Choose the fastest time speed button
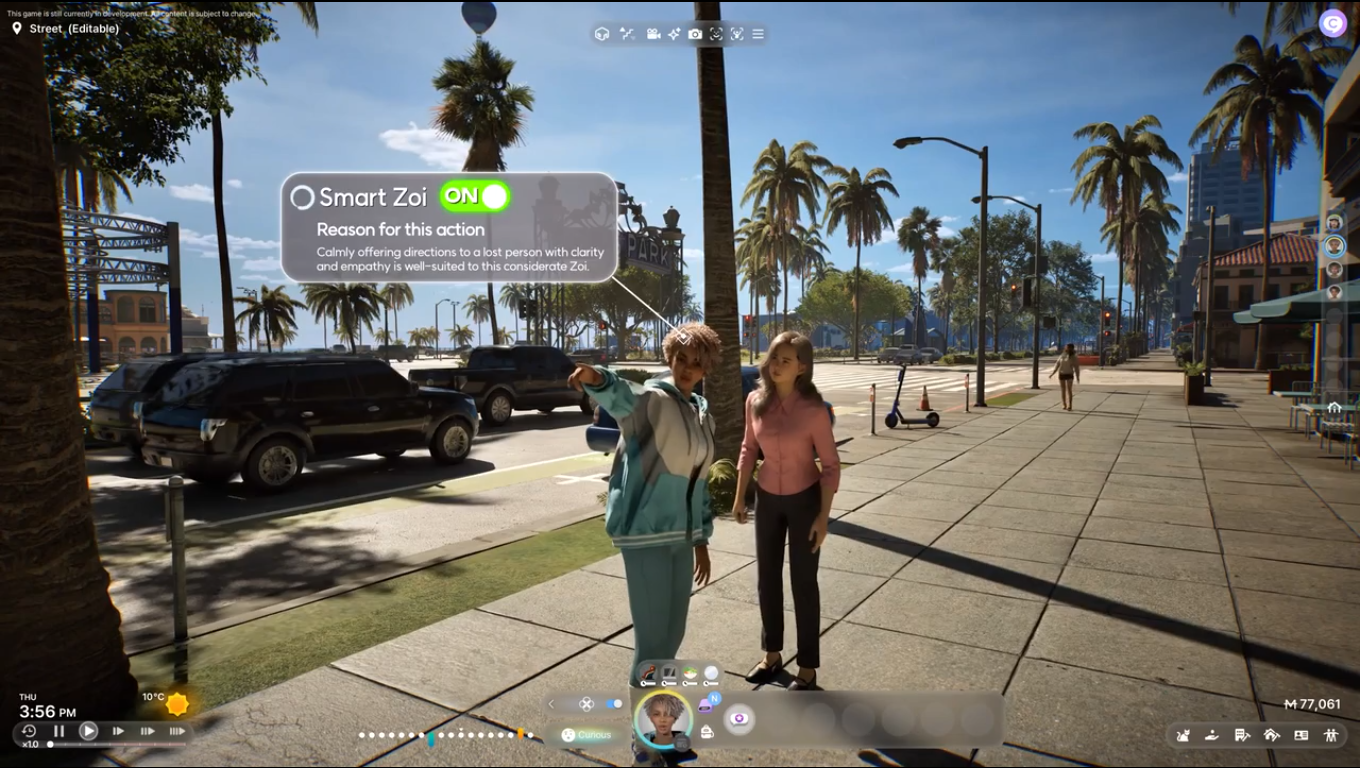The width and height of the screenshot is (1360, 768). pyautogui.click(x=177, y=731)
